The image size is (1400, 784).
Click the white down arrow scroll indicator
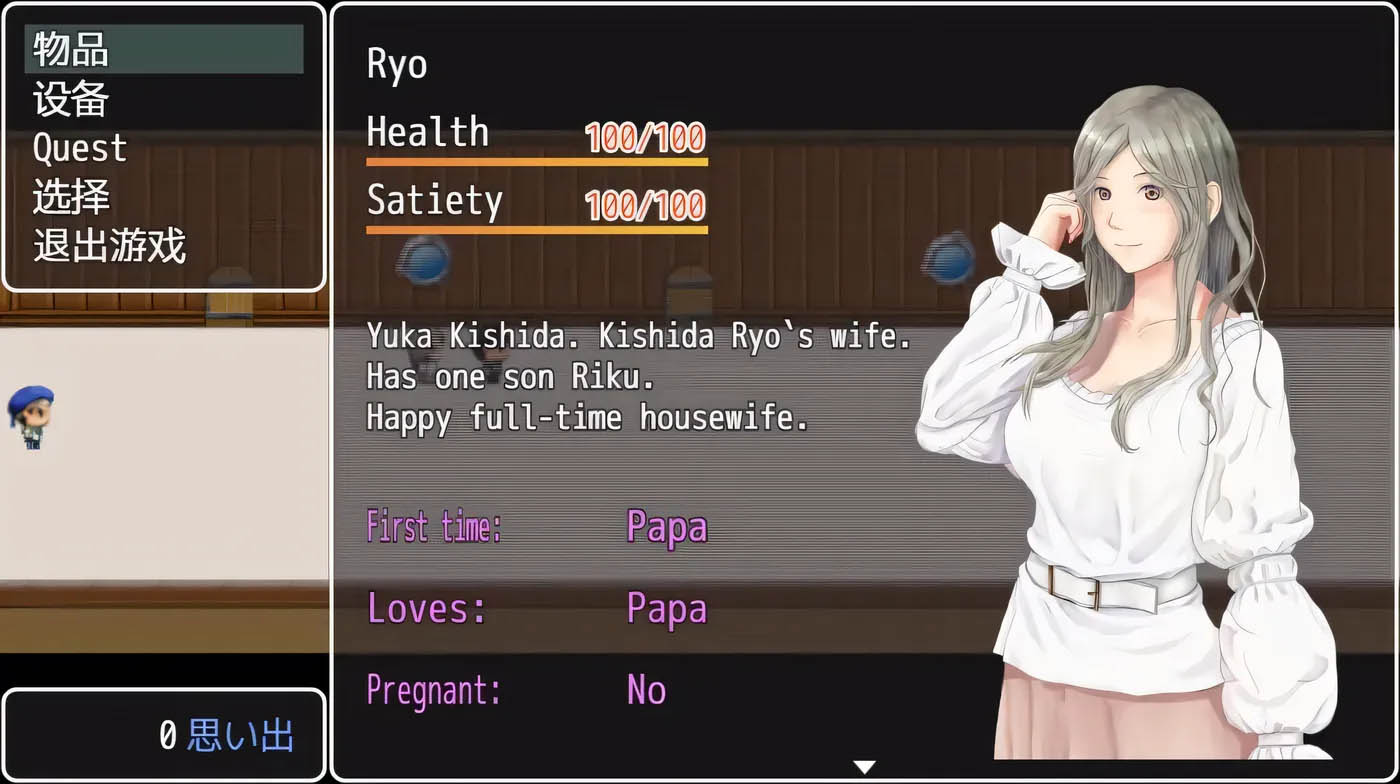pos(865,767)
